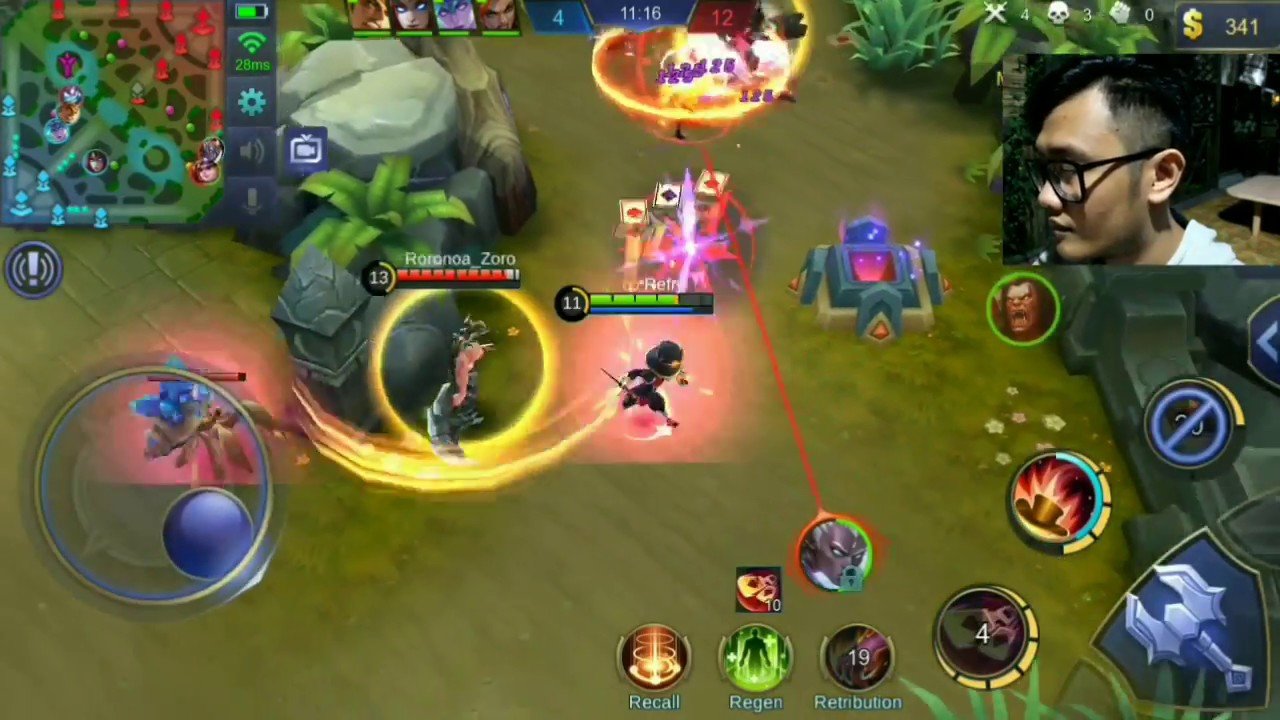Image resolution: width=1280 pixels, height=720 pixels.
Task: Activate the Recall spell
Action: (x=654, y=658)
